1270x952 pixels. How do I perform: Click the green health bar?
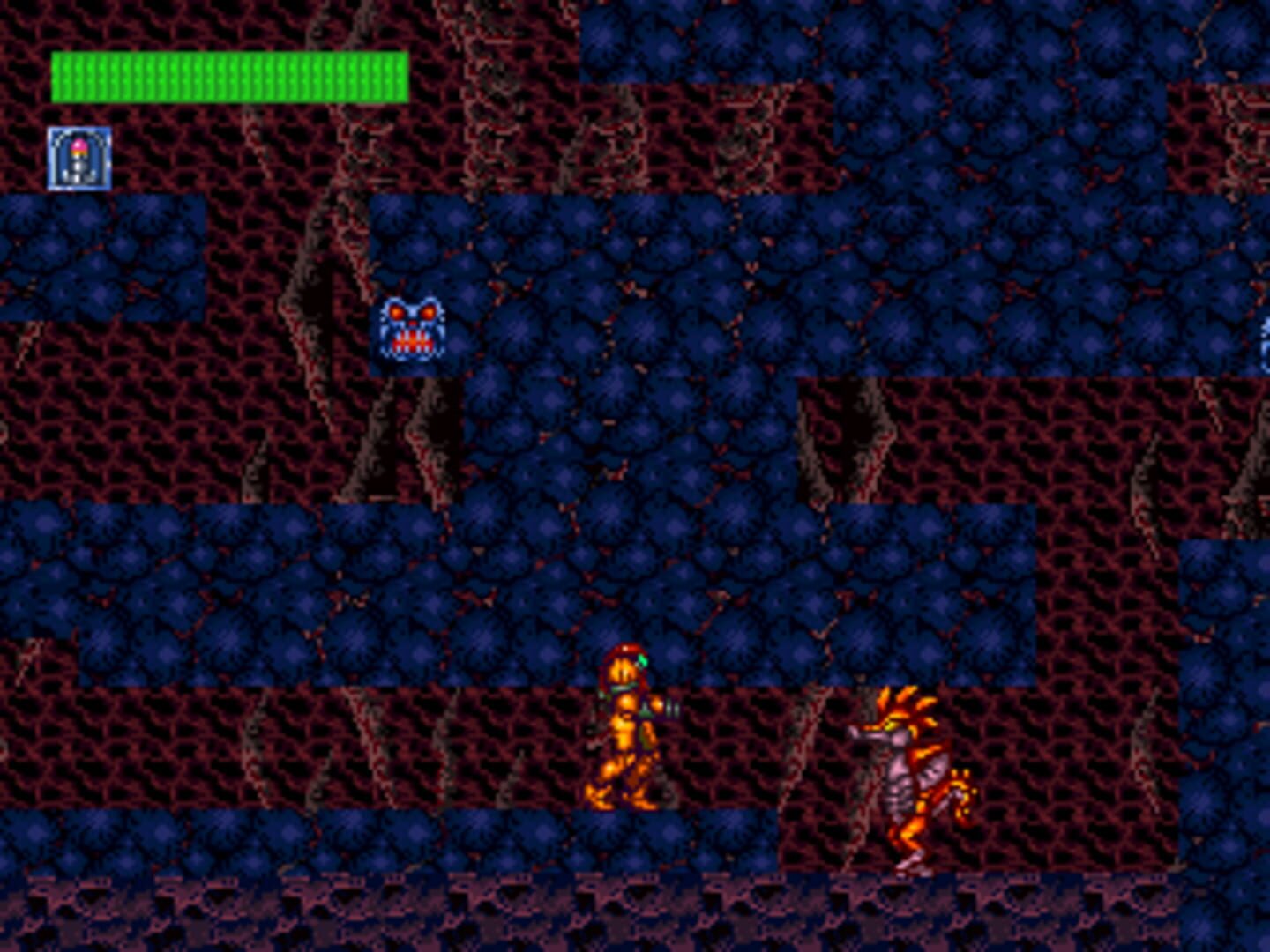pyautogui.click(x=228, y=75)
